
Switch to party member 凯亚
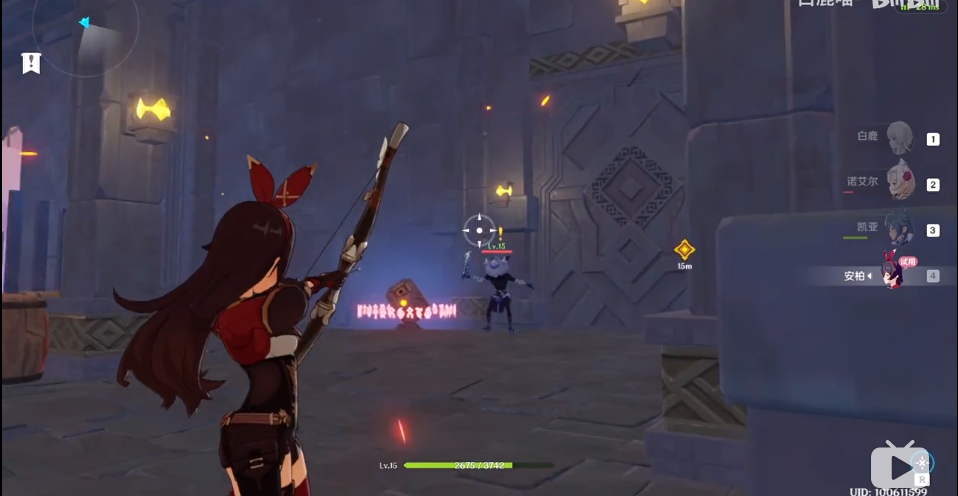coord(897,229)
